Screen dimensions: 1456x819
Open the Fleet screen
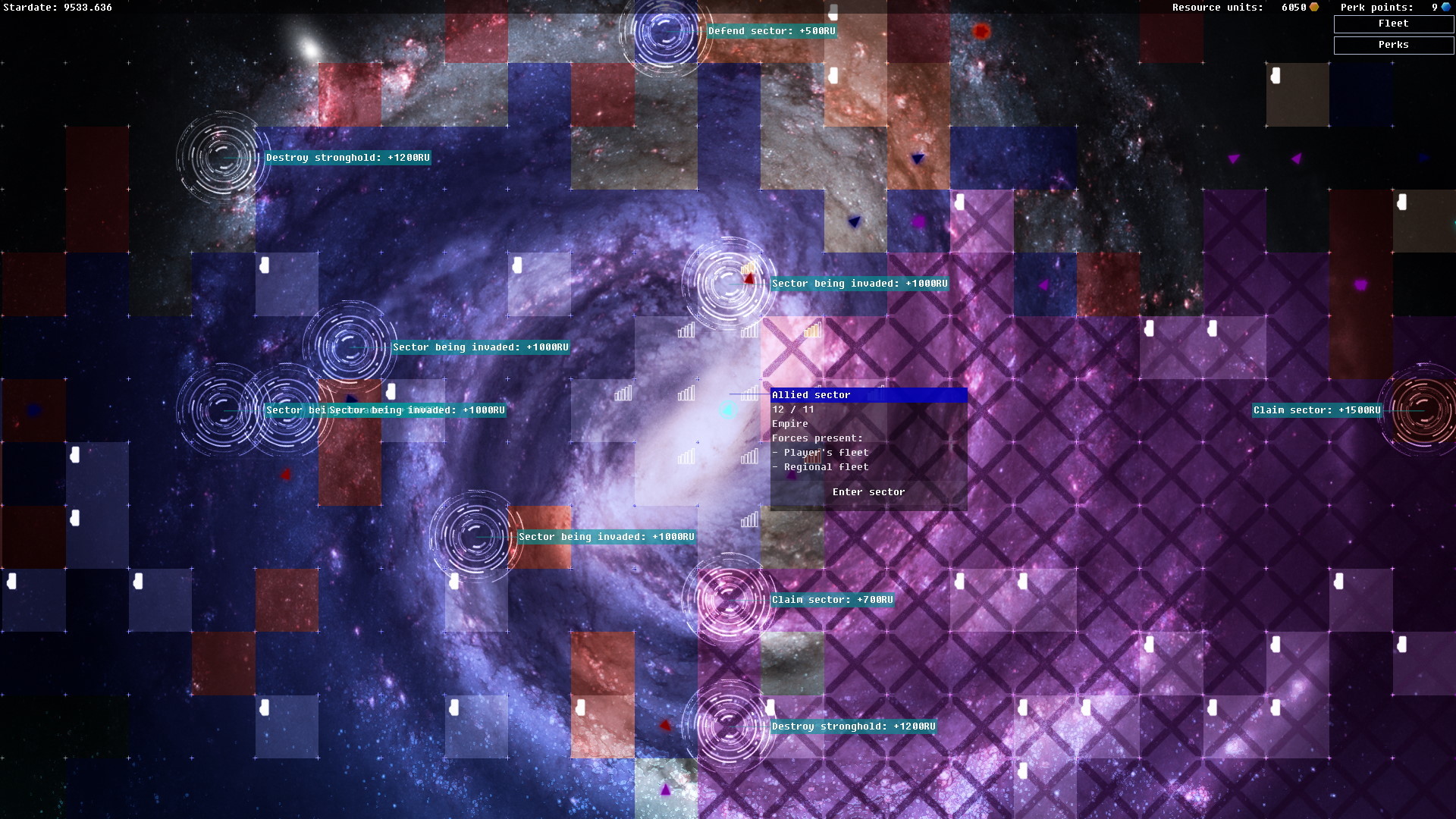tap(1393, 24)
